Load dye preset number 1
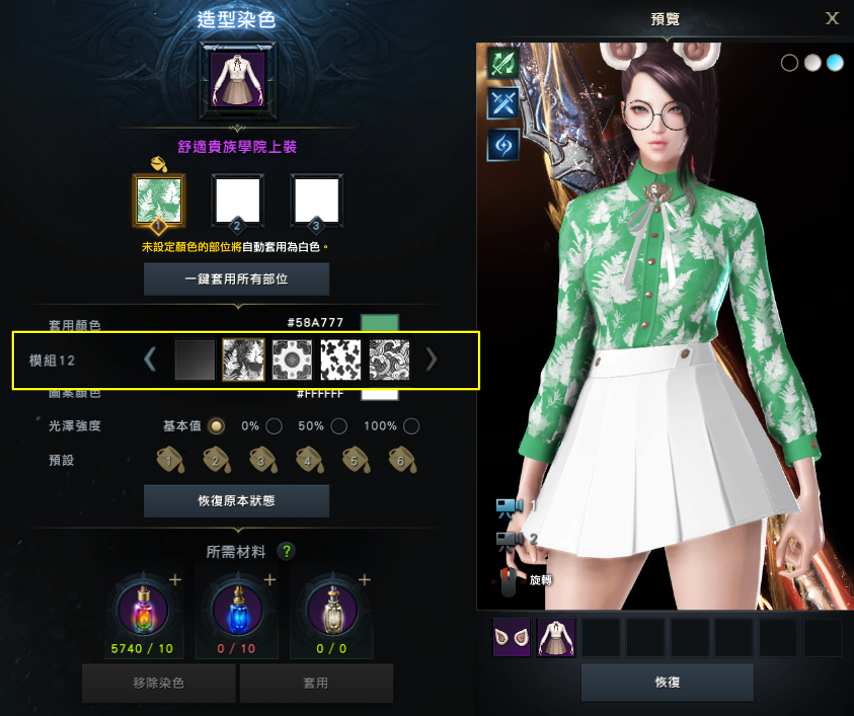The width and height of the screenshot is (854, 716). coord(170,460)
